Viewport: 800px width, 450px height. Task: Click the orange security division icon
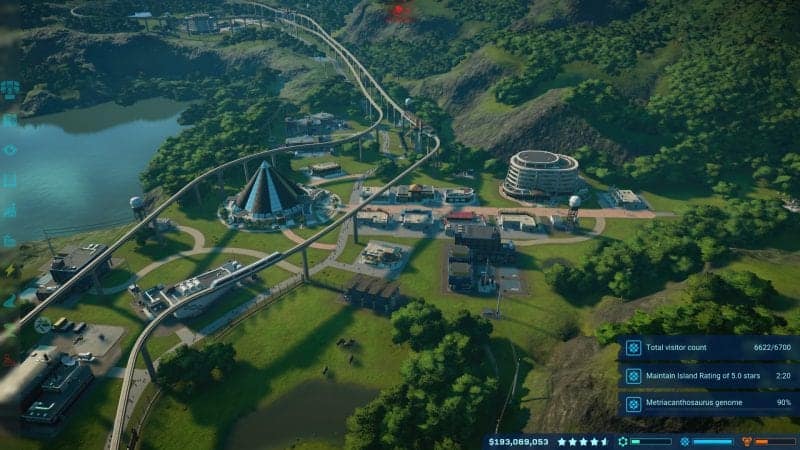746,441
